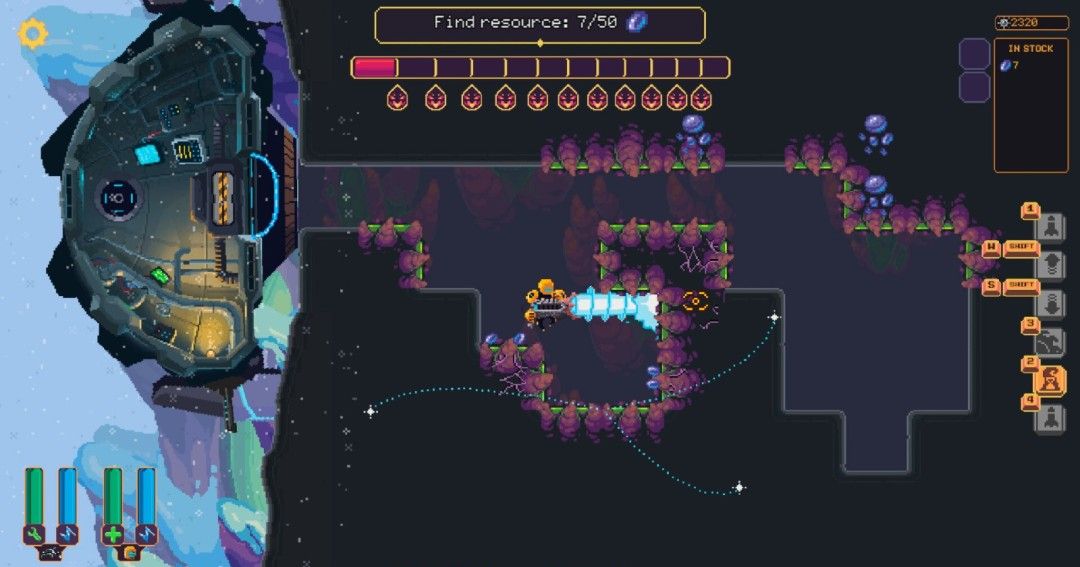Activate the highlighted orange ability slot 2
1080x567 pixels.
click(1049, 381)
